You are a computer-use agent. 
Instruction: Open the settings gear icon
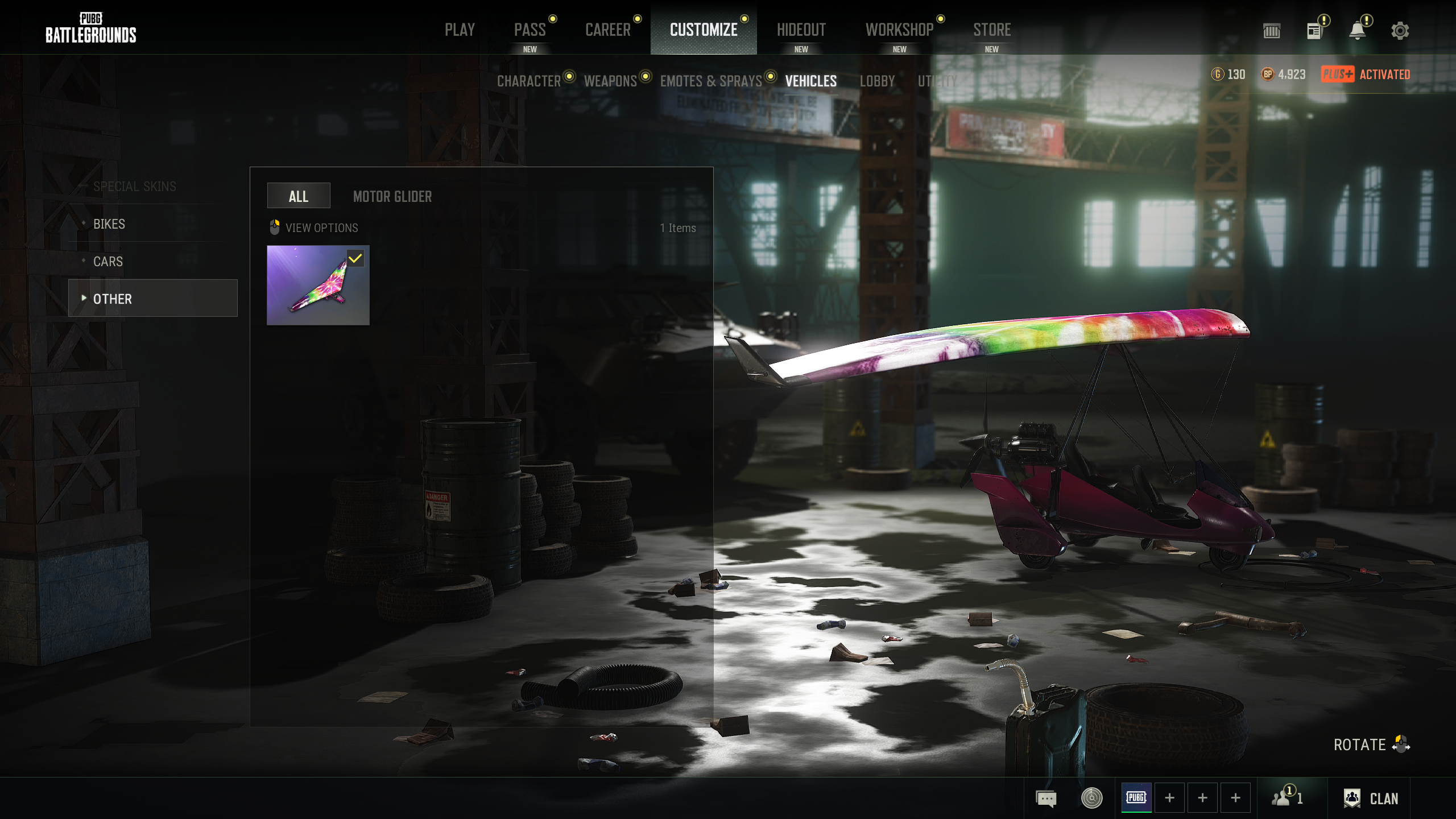[1400, 31]
